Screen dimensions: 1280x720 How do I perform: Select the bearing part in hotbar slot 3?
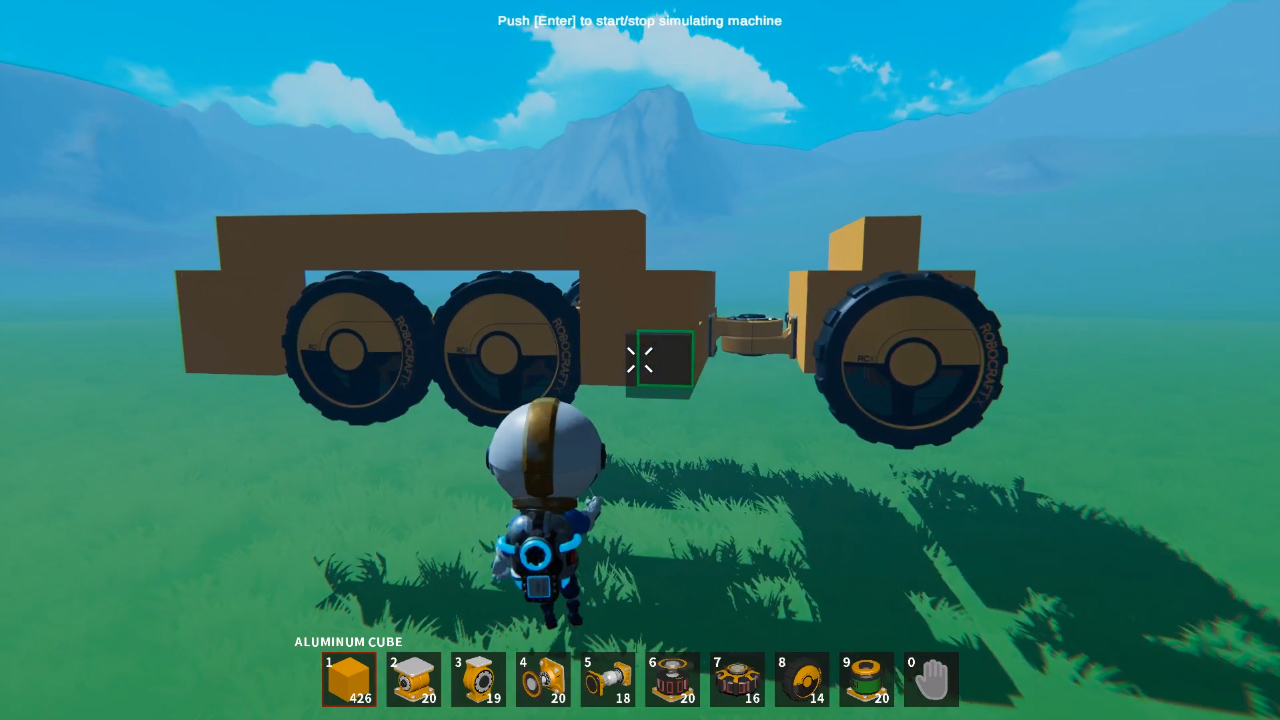pyautogui.click(x=478, y=679)
